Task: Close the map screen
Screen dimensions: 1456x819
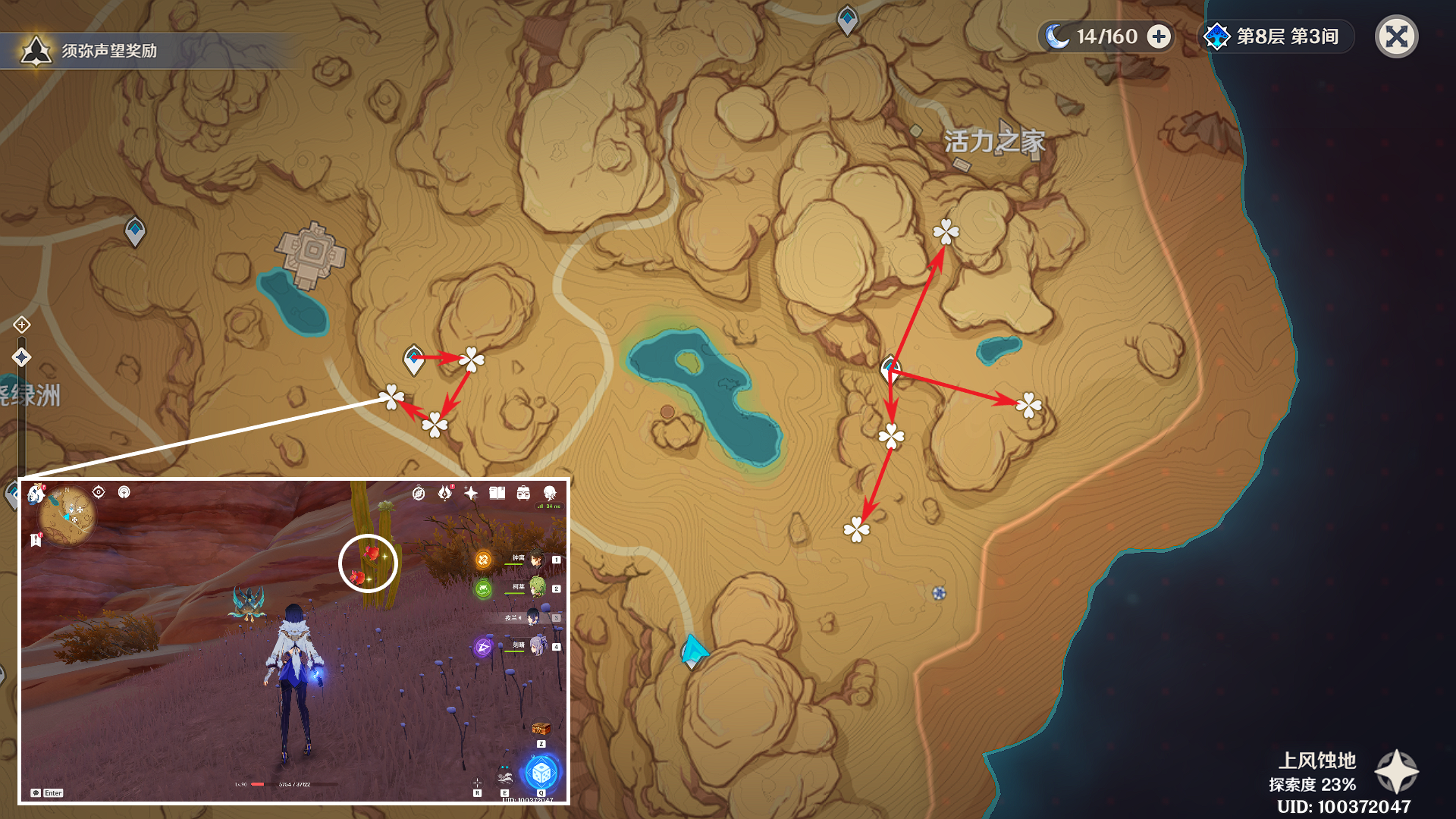Action: 1396,36
